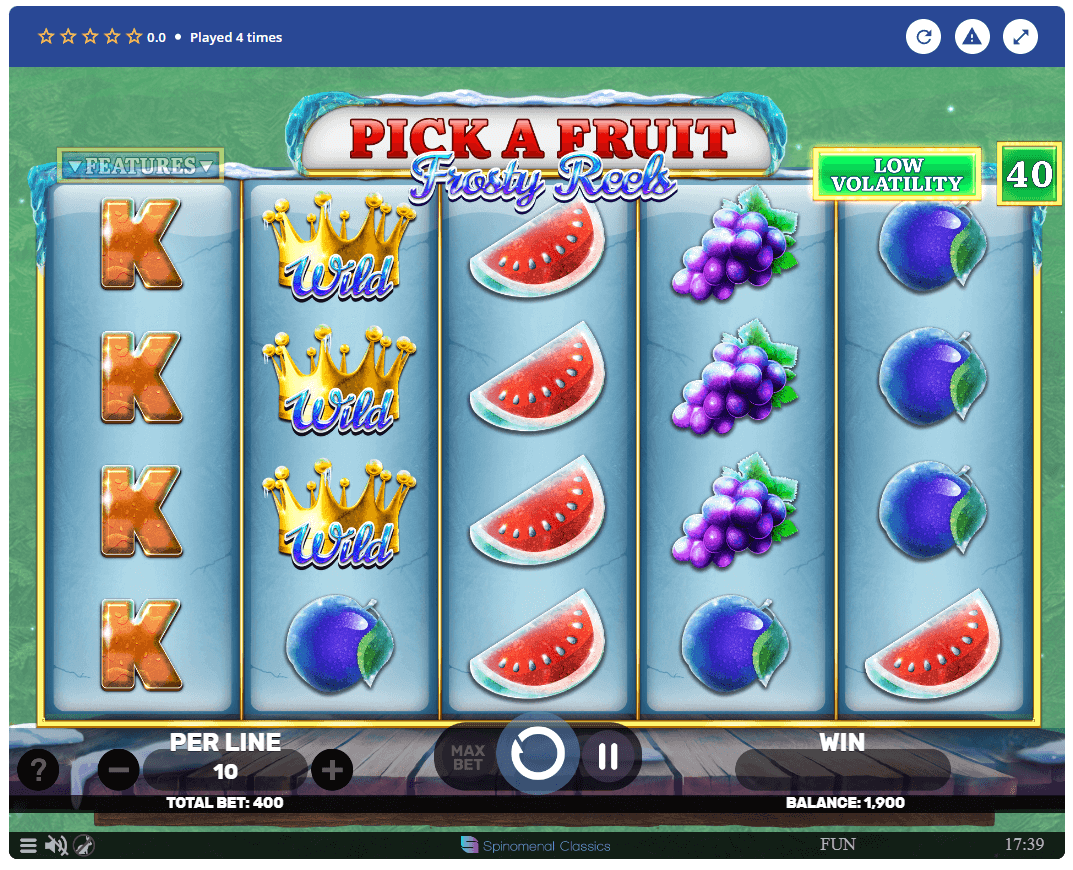Toggle the muted sound speaker icon
This screenshot has height=870, width=1073.
[x=56, y=846]
